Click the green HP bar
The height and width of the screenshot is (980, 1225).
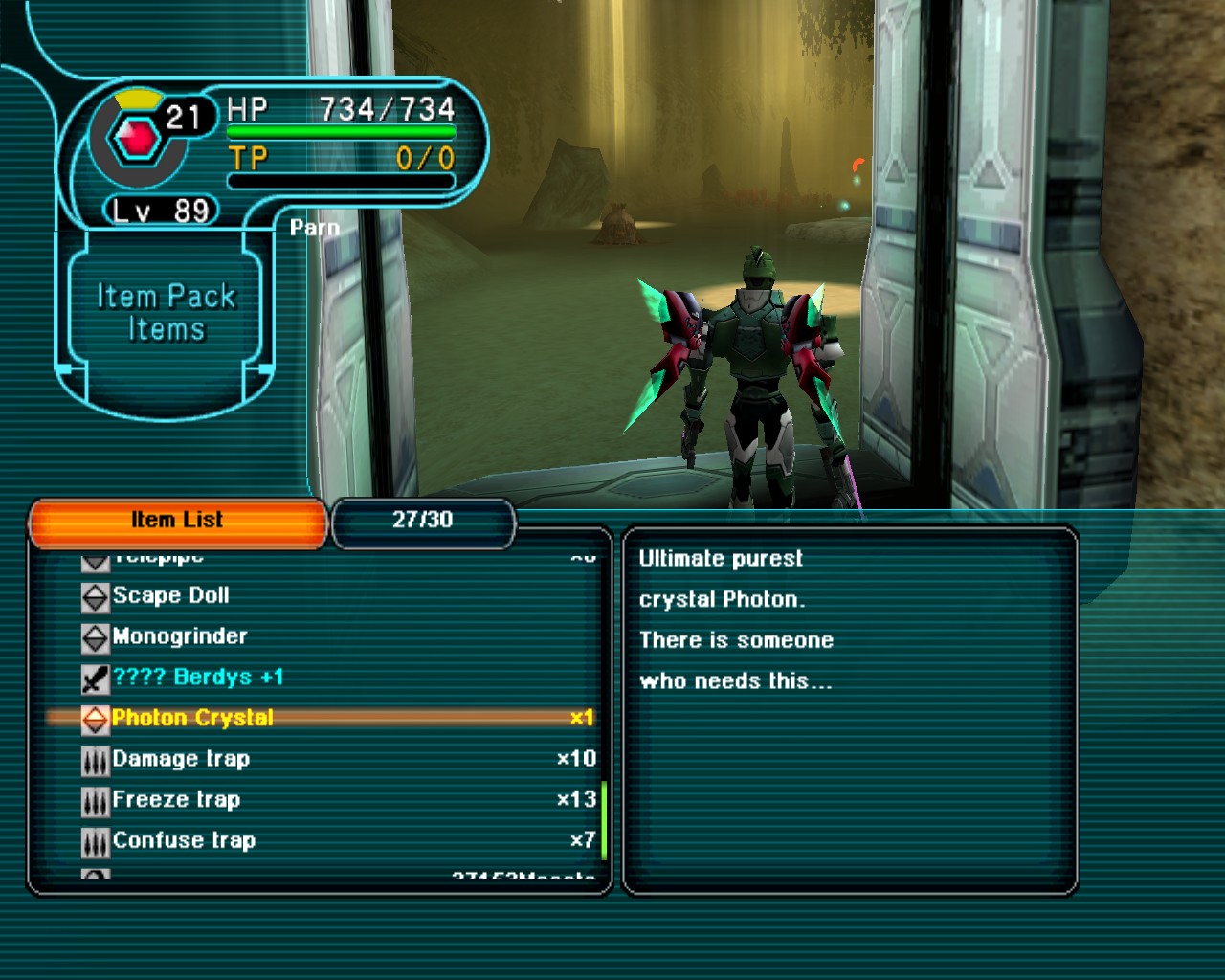point(340,132)
